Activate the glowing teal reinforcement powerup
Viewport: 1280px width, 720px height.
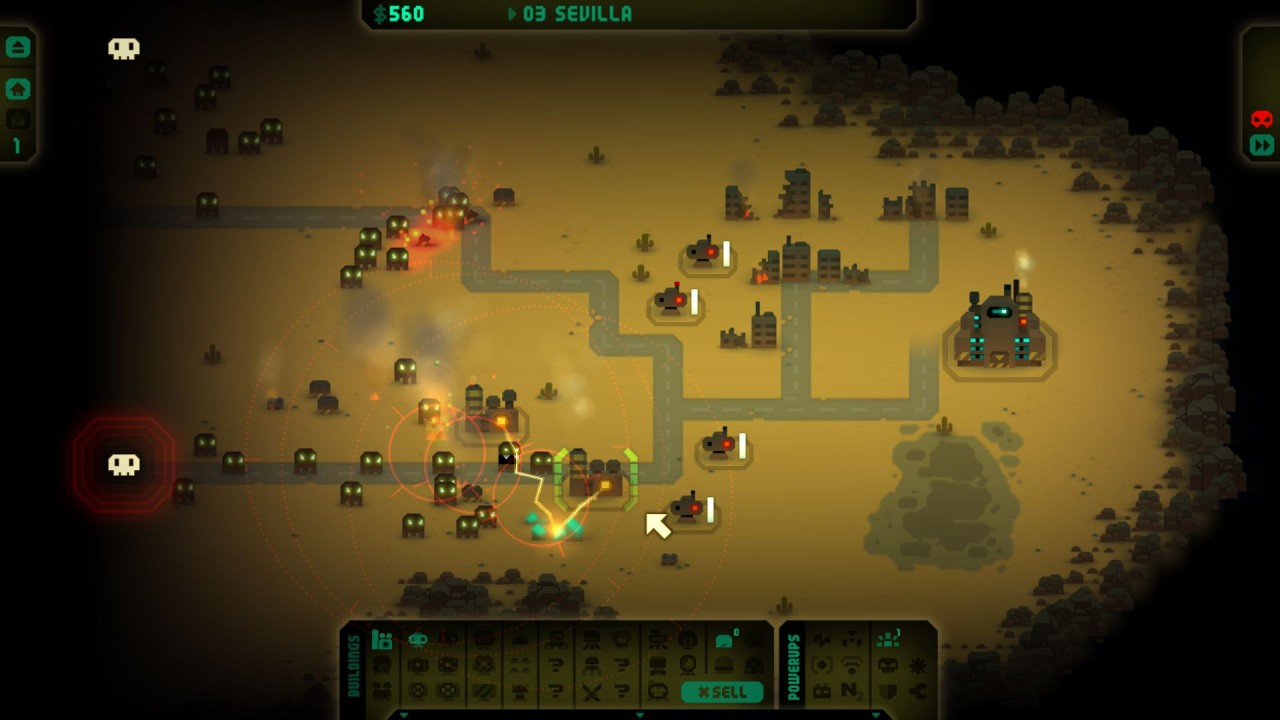click(x=888, y=639)
